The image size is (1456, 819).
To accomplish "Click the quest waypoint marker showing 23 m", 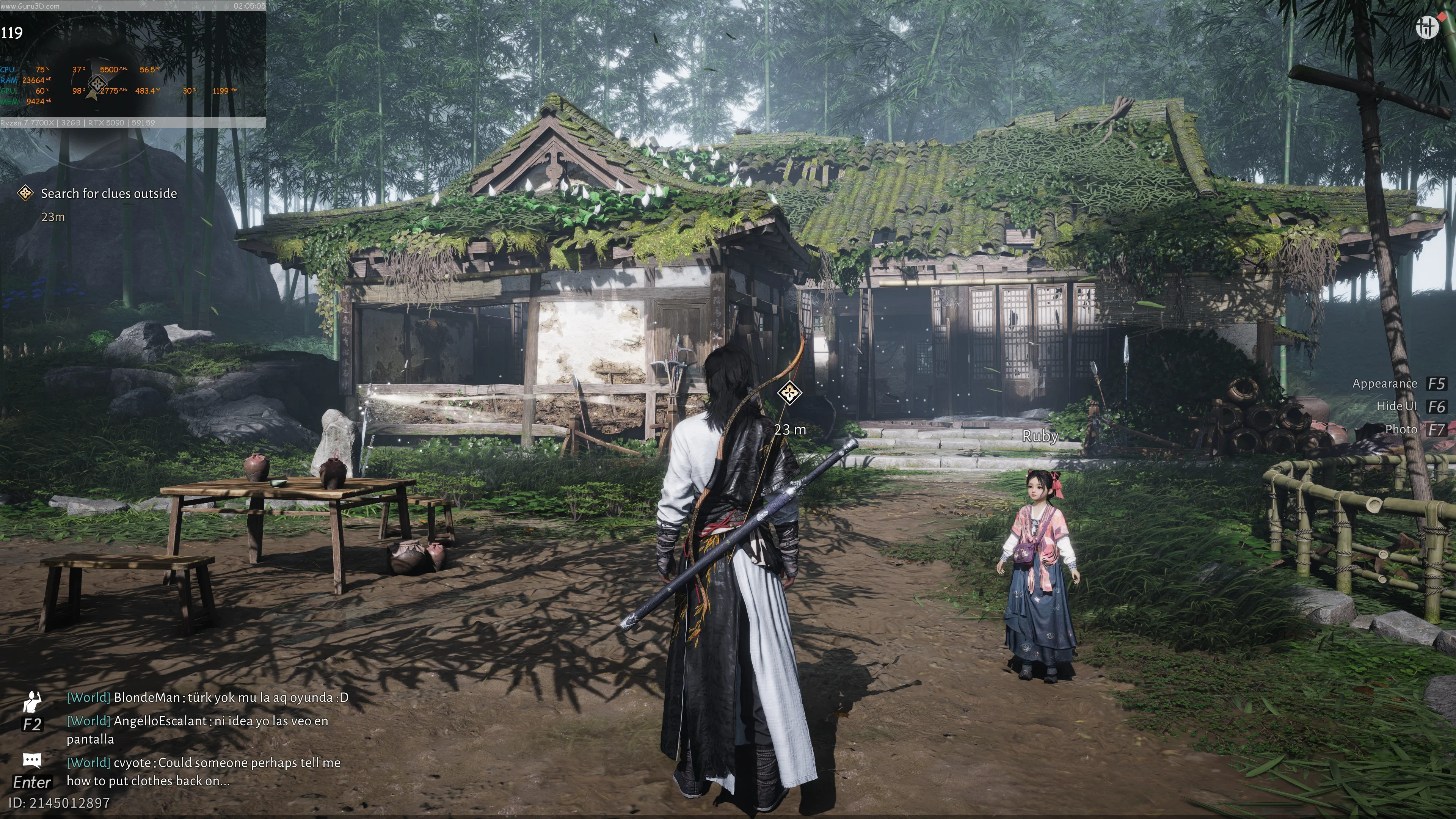I will click(789, 392).
